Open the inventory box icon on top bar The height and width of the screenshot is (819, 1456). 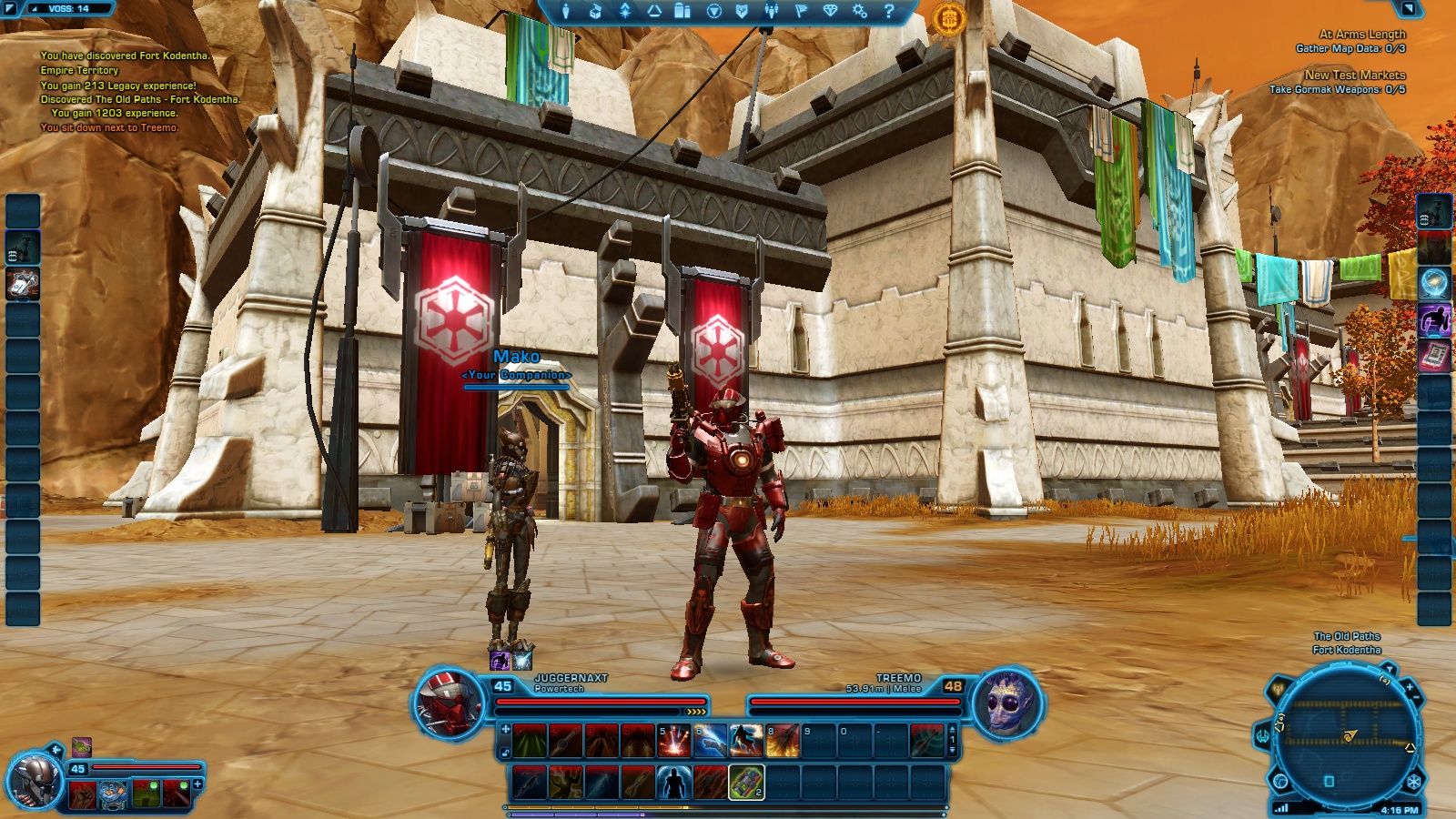[597, 11]
